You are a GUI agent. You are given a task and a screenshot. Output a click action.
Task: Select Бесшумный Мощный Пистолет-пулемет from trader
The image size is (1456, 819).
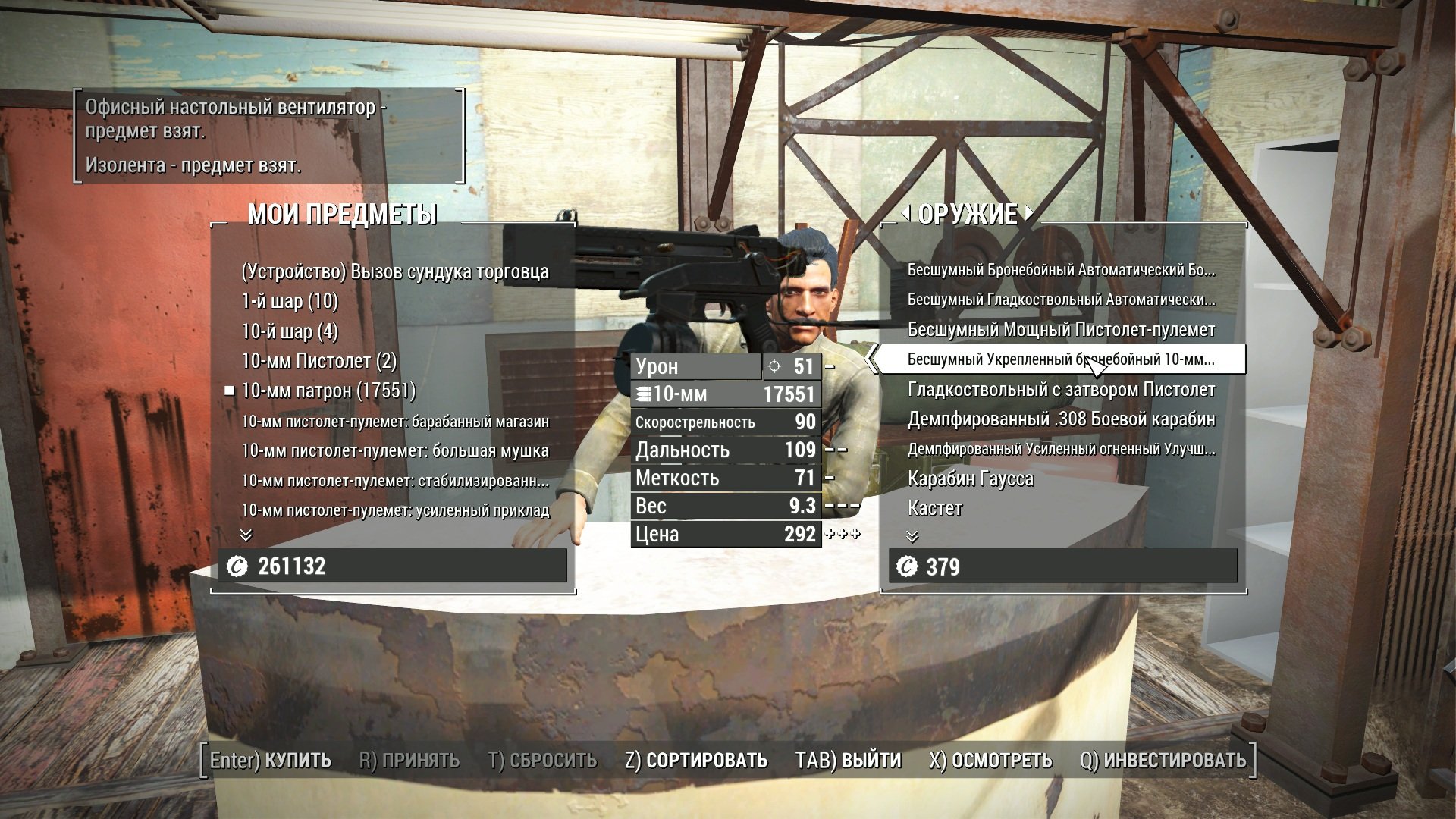1061,330
